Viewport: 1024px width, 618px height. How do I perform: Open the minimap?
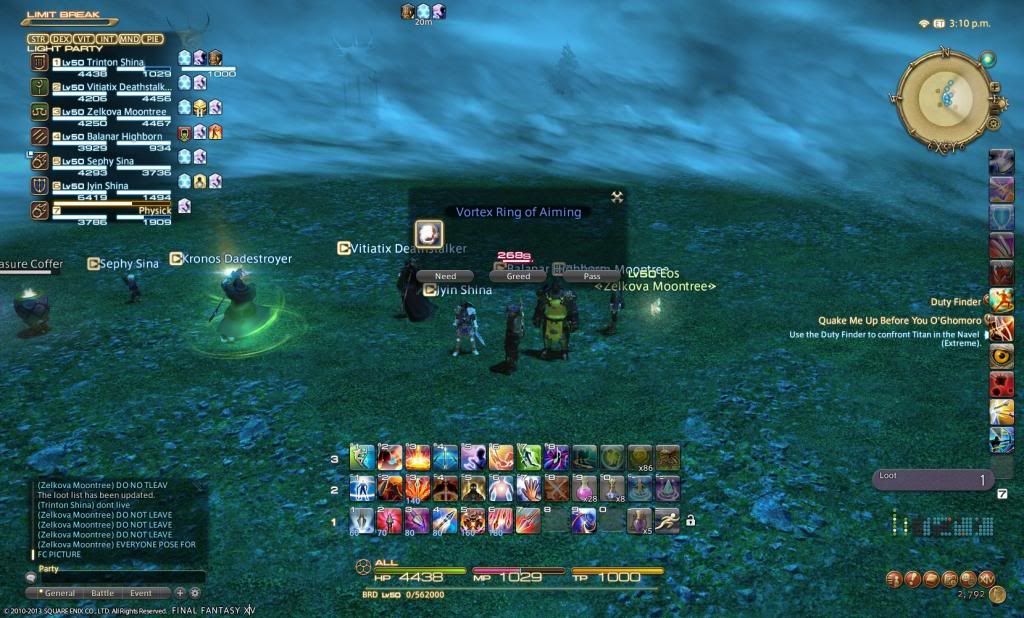(x=938, y=96)
